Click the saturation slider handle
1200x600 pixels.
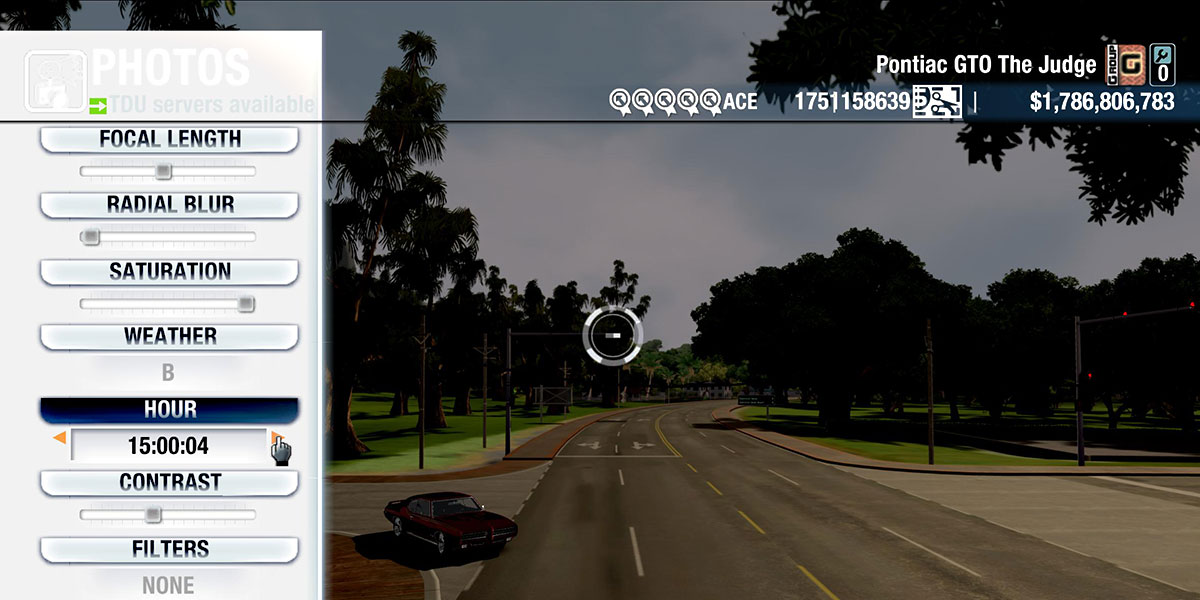(x=246, y=304)
